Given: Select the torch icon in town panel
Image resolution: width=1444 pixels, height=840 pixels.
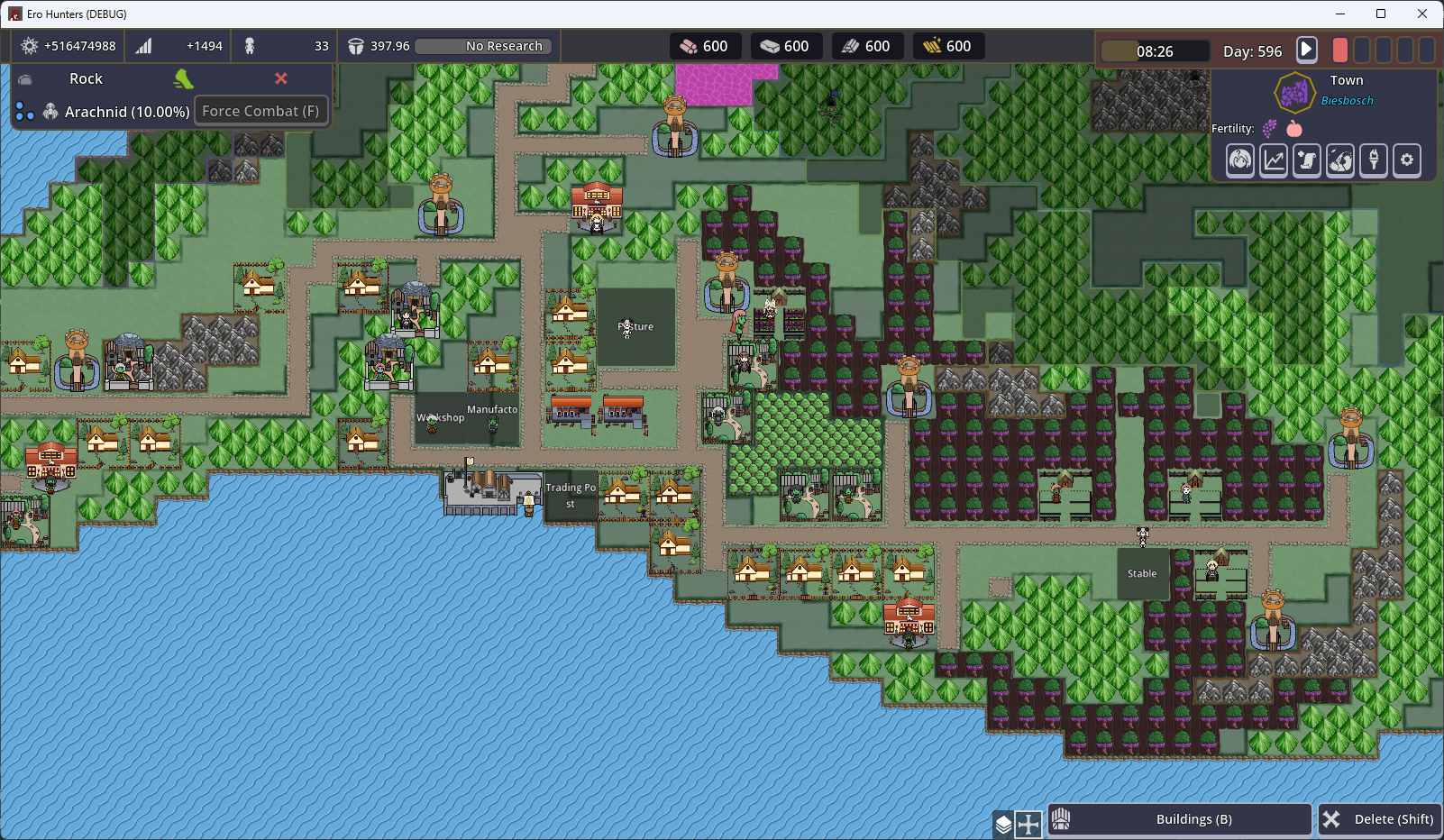Looking at the screenshot, I should [x=1374, y=160].
